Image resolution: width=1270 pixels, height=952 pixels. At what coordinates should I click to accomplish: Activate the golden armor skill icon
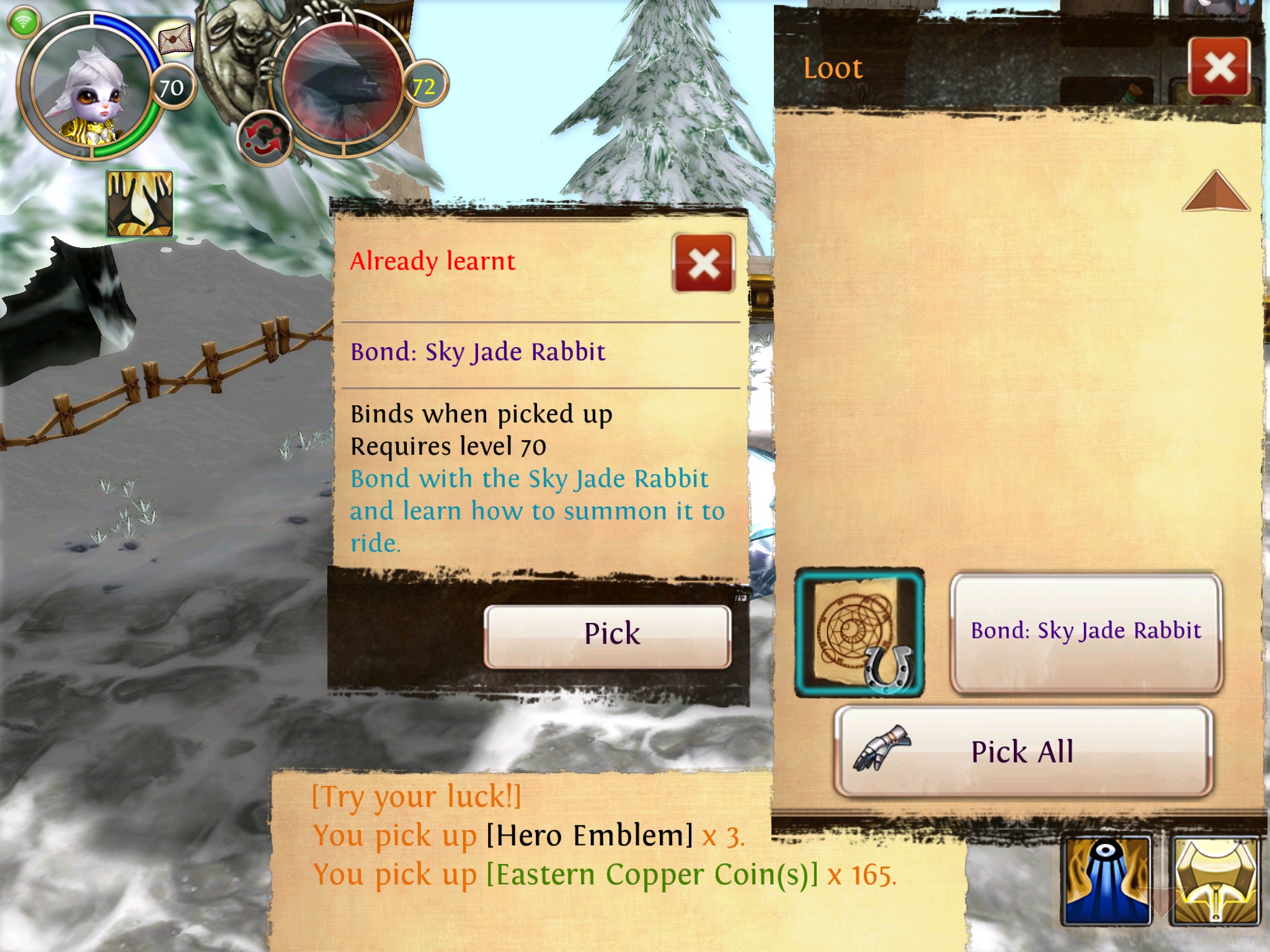[1215, 880]
